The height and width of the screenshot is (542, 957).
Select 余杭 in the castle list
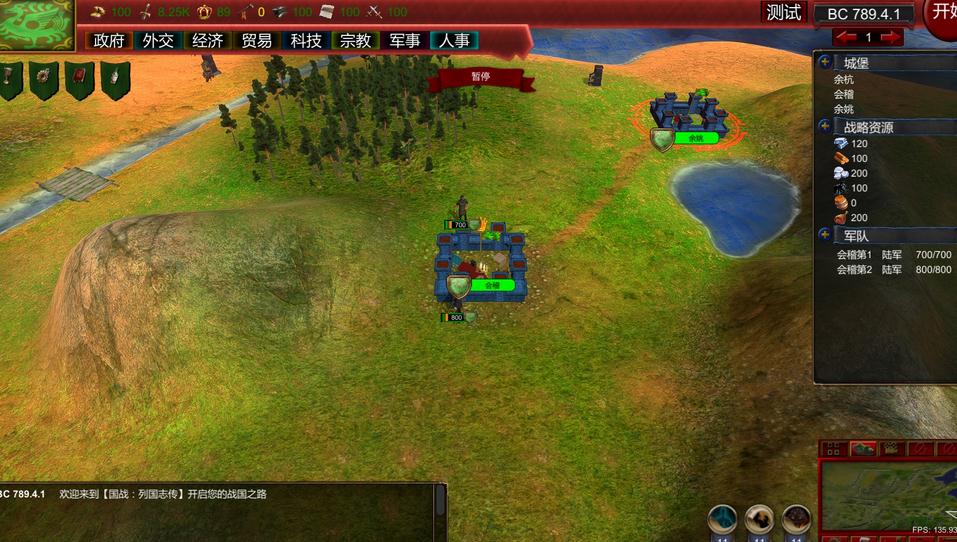(x=844, y=79)
